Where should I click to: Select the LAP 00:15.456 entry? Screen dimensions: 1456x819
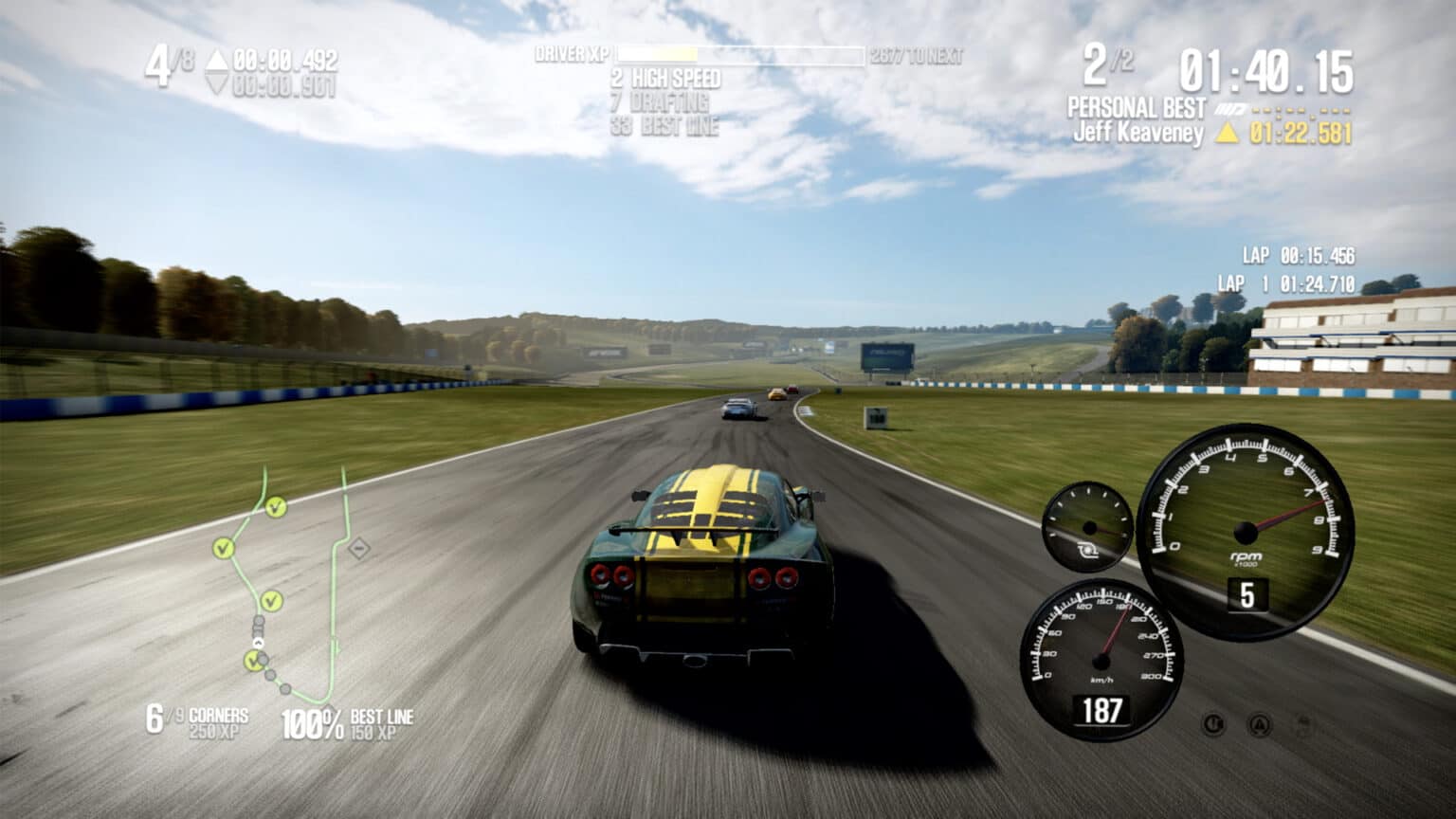tap(1299, 254)
